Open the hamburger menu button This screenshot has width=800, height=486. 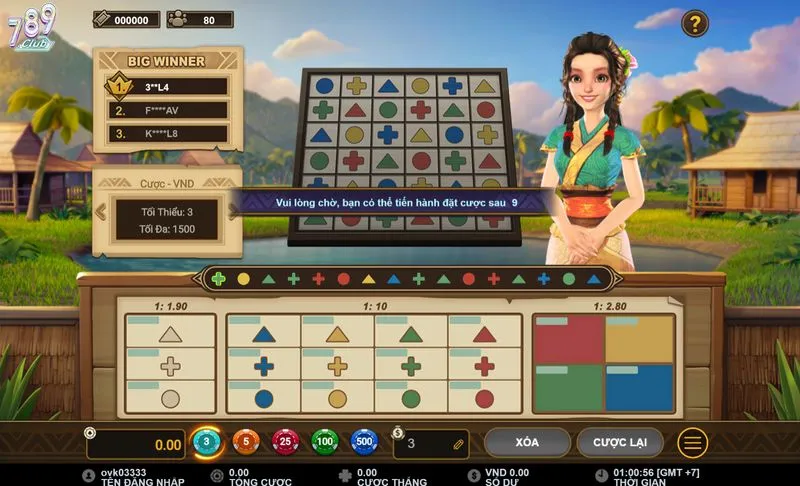[x=692, y=442]
